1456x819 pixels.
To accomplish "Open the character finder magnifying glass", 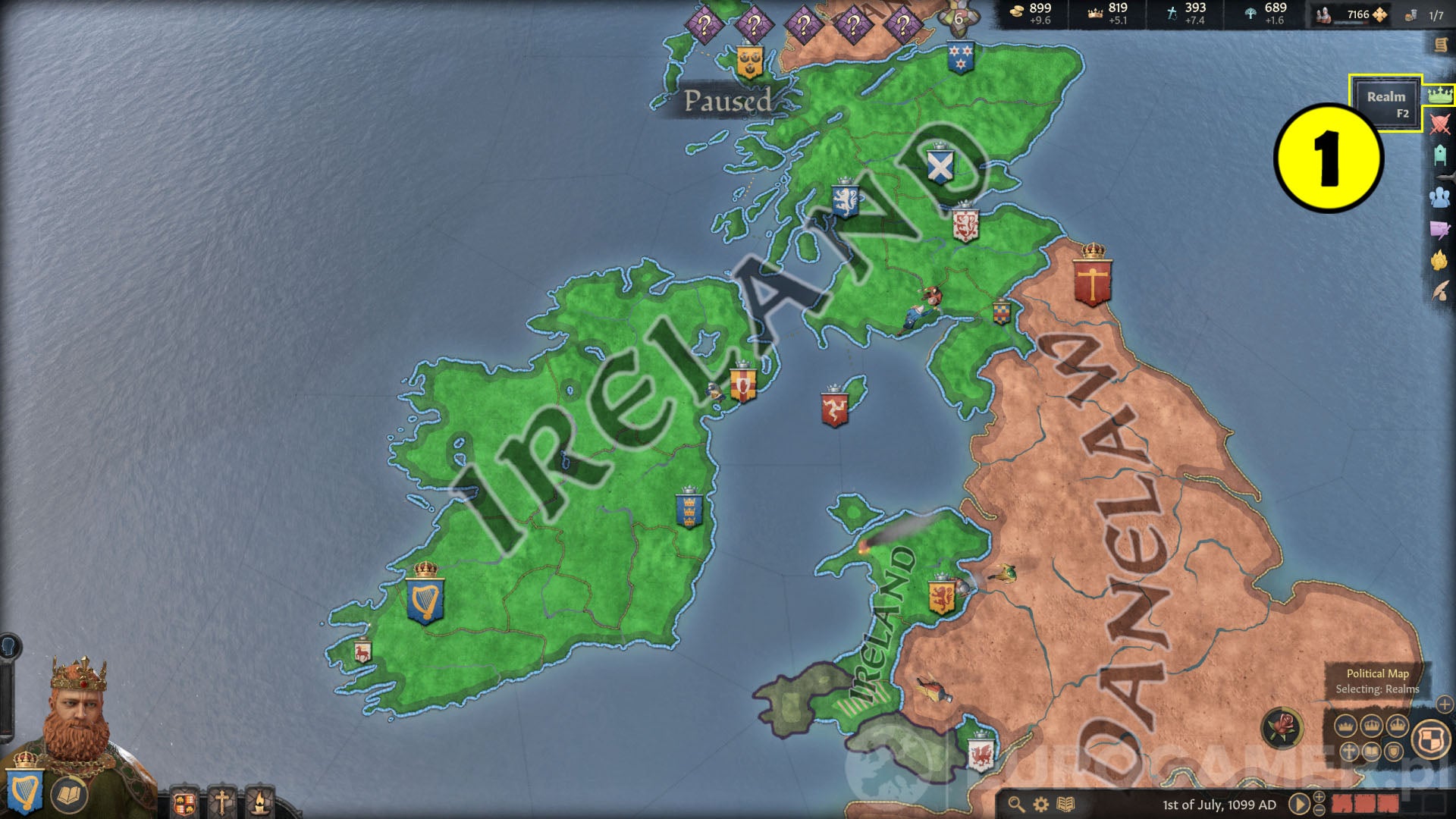I will pos(1017,803).
